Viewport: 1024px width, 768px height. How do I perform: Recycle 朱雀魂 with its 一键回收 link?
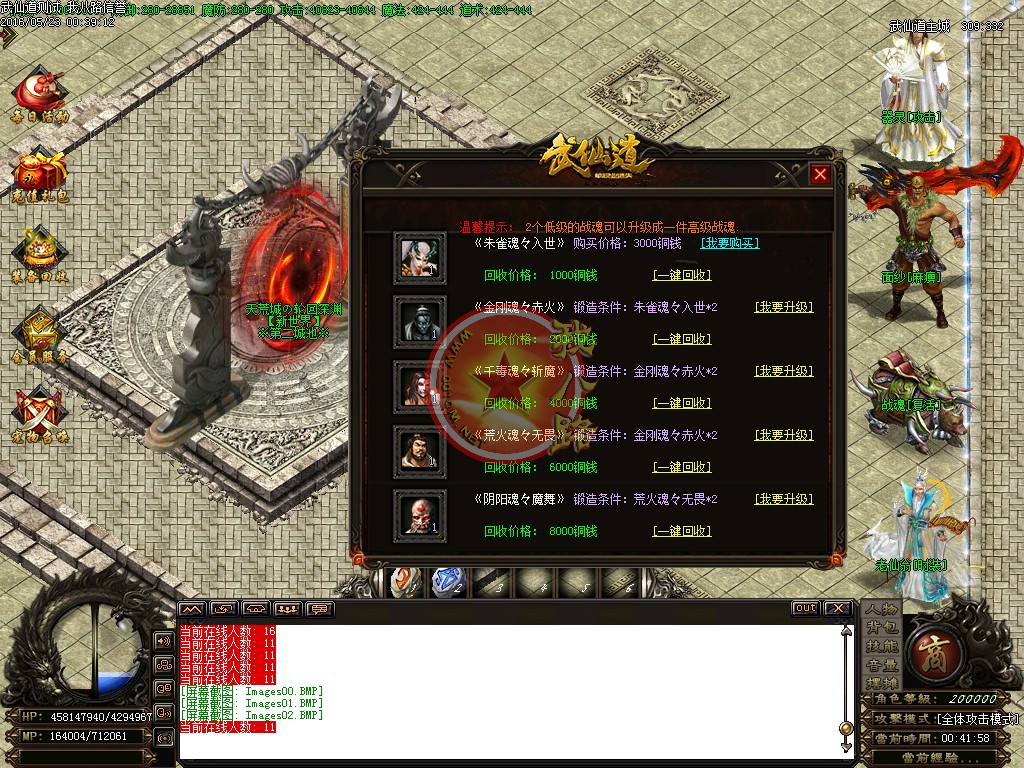[x=681, y=275]
